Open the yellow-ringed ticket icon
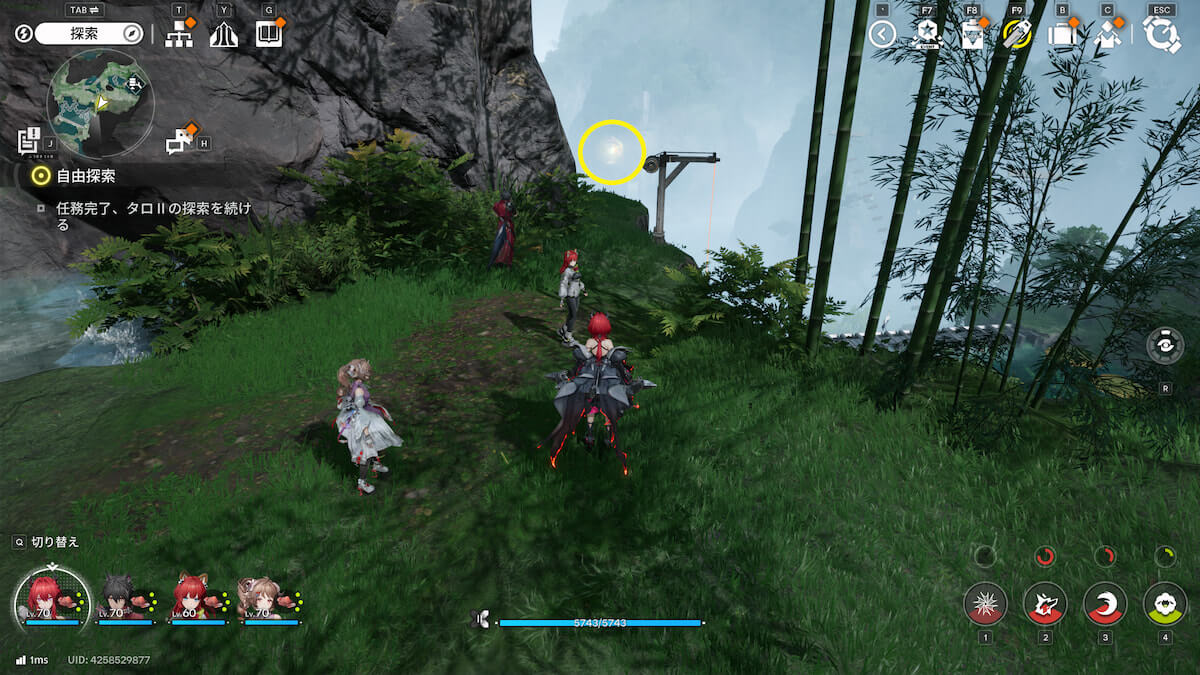 point(1016,35)
